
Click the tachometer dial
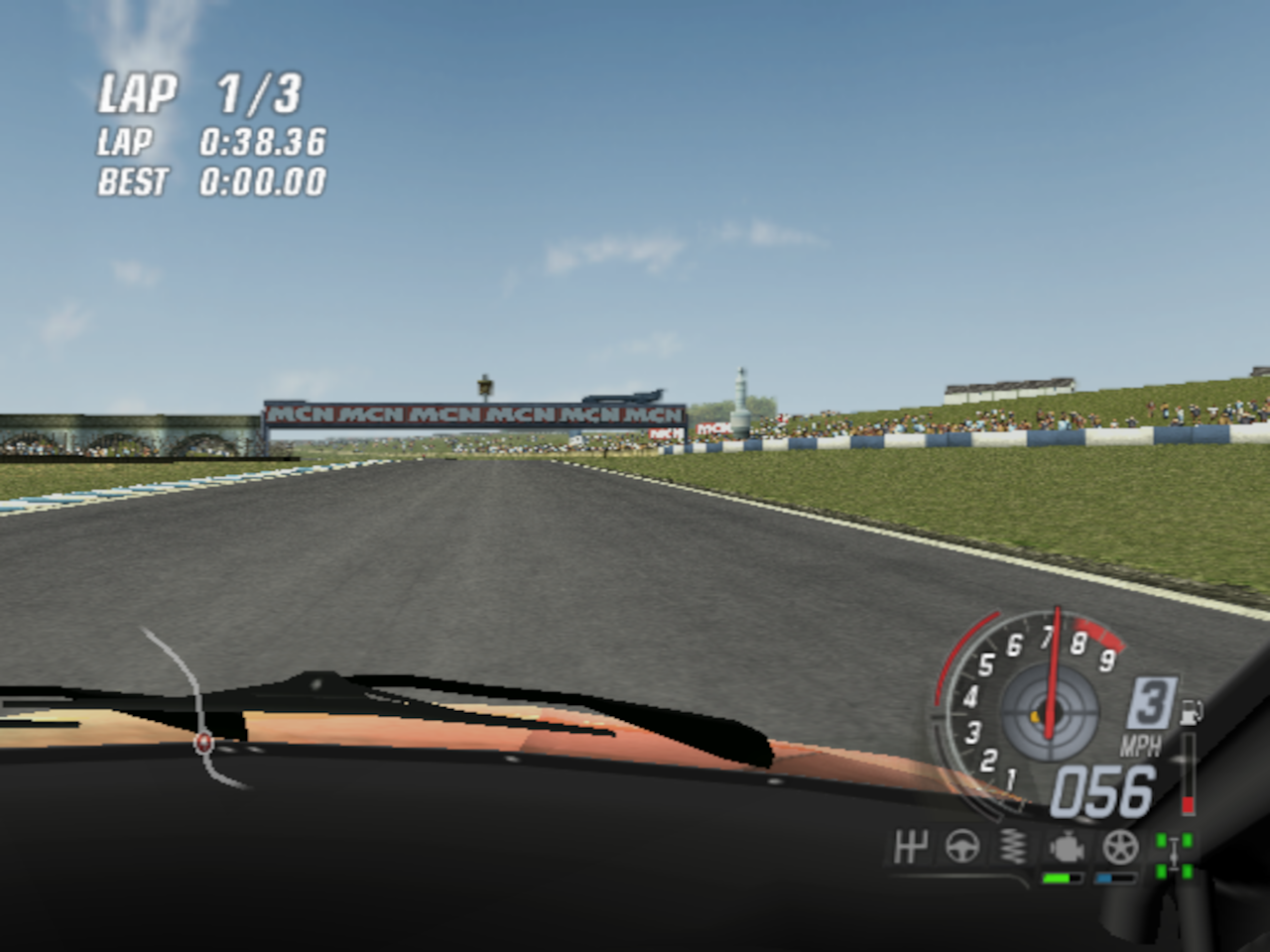click(x=1032, y=706)
